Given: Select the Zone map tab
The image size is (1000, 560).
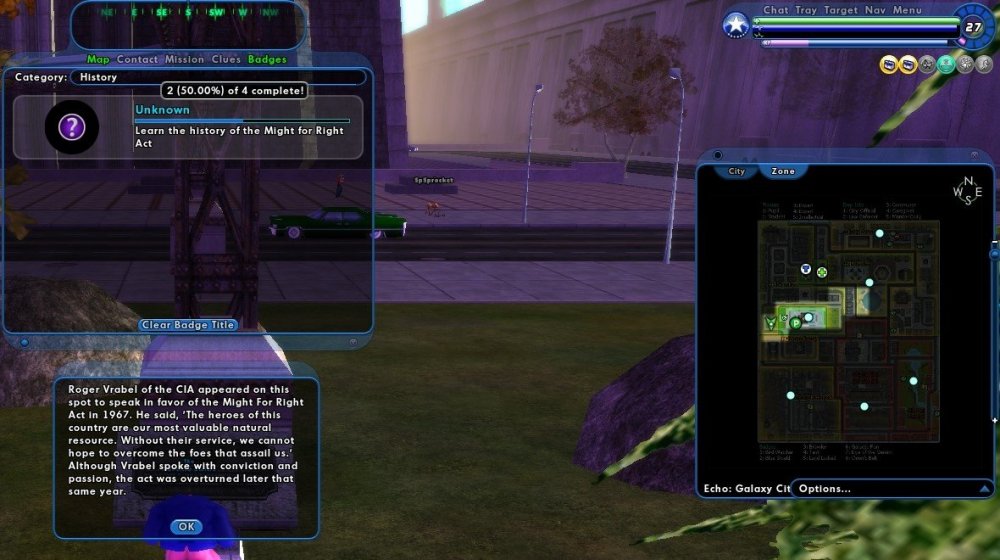Looking at the screenshot, I should (x=783, y=171).
